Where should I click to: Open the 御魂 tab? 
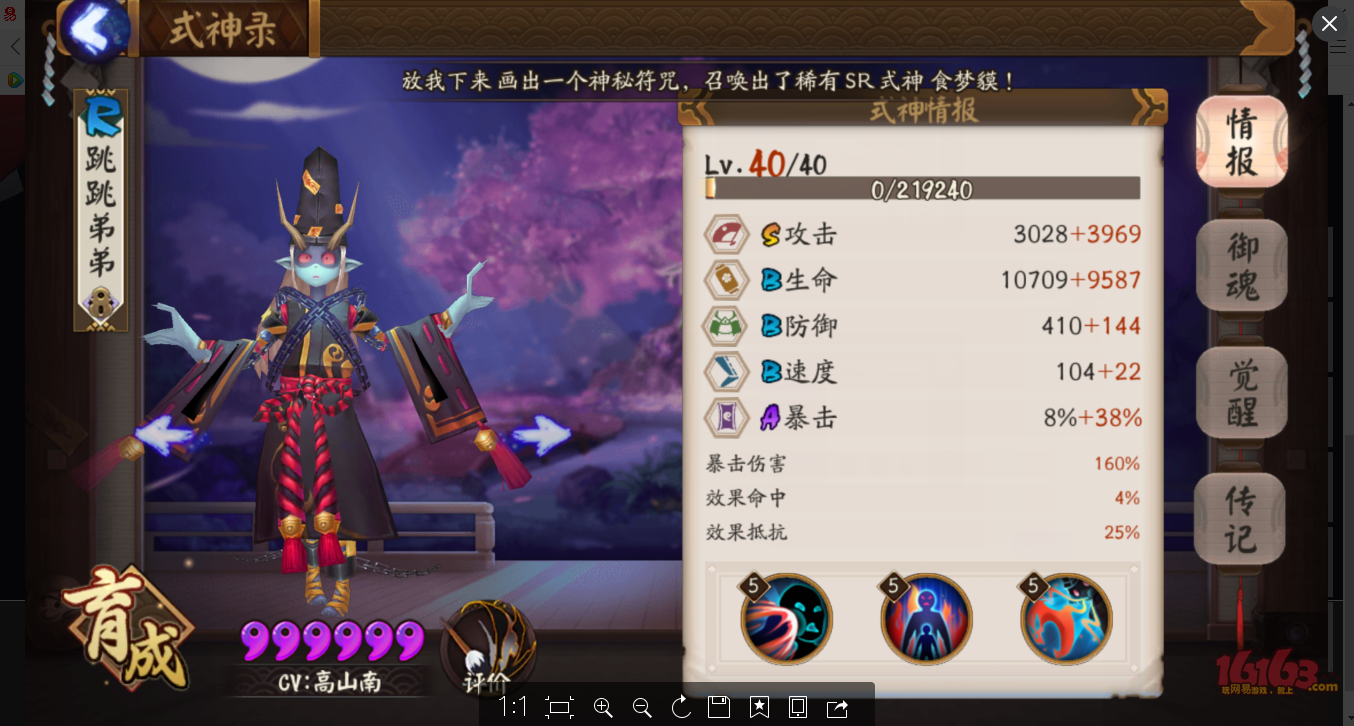pyautogui.click(x=1241, y=266)
